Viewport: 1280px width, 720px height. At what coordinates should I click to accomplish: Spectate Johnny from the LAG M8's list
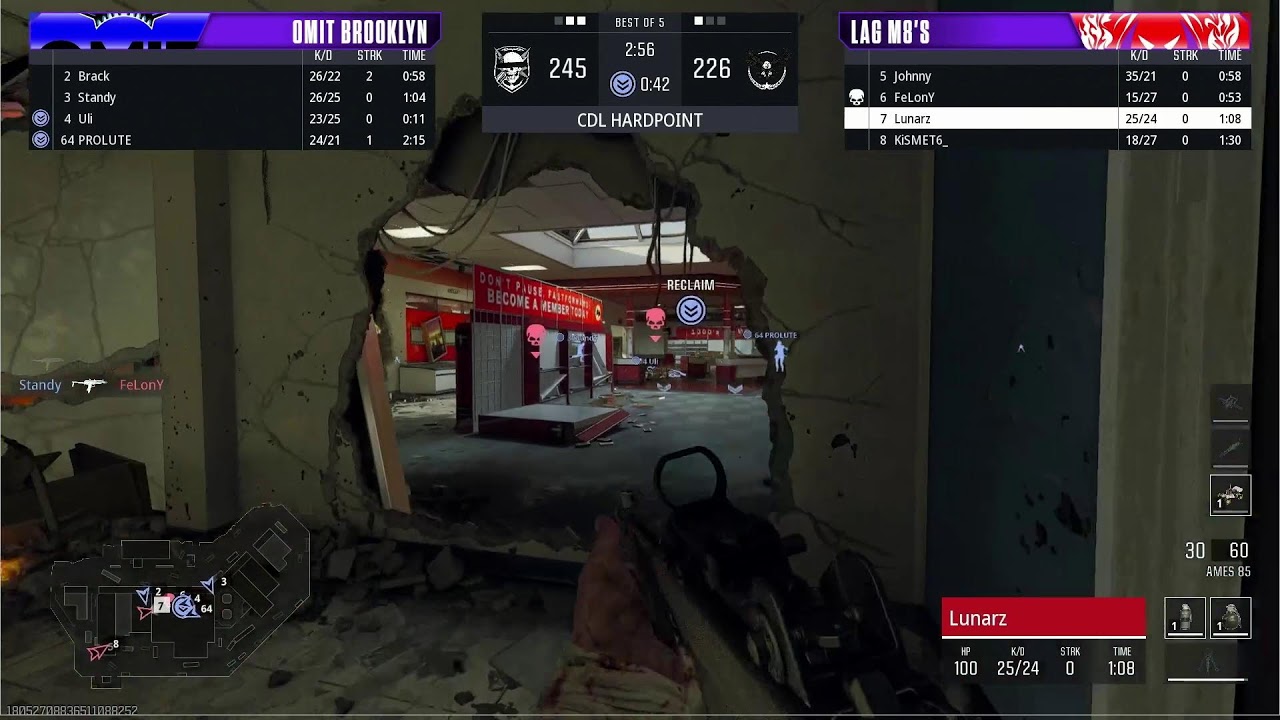coord(1047,76)
